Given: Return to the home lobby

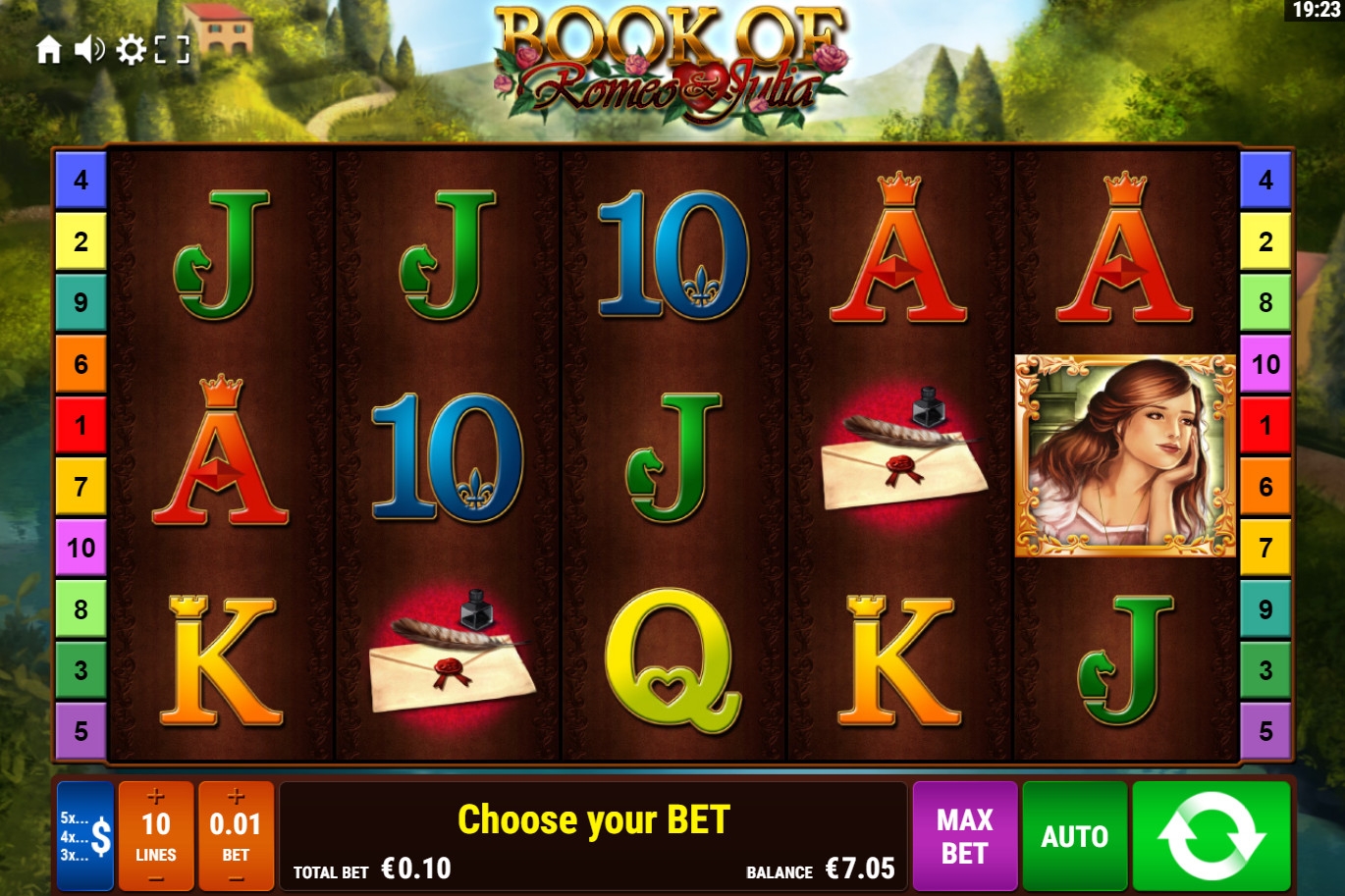Looking at the screenshot, I should 48,49.
